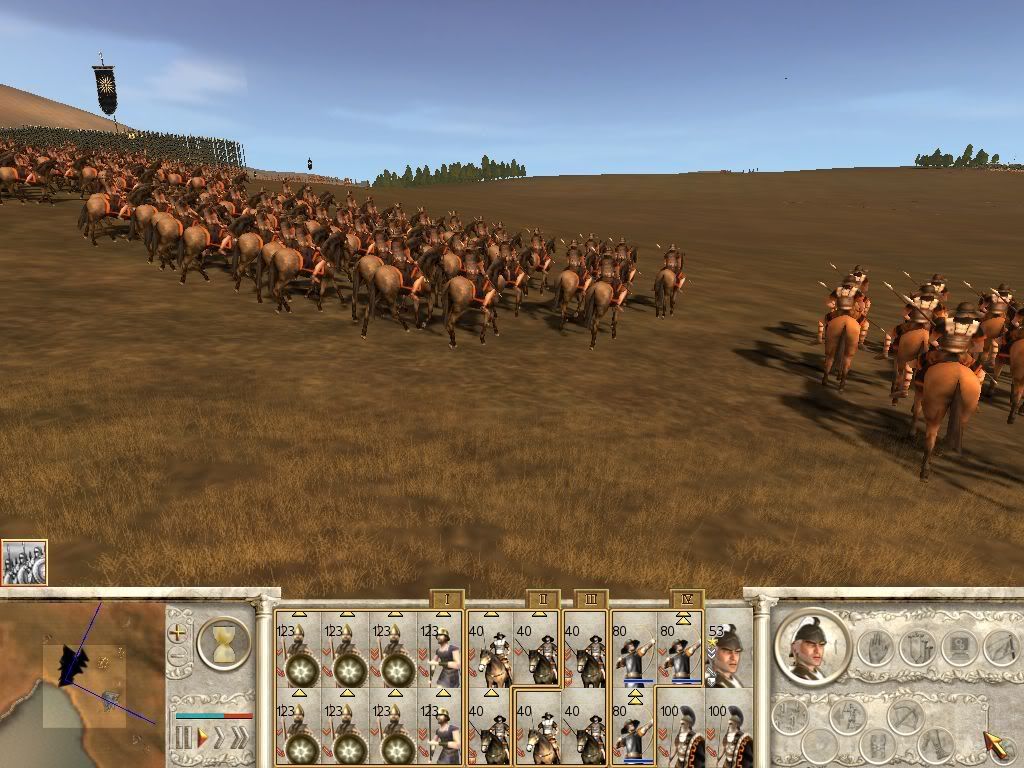Viewport: 1024px width, 768px height.
Task: Zoom in the minimap with plus button
Action: [177, 633]
